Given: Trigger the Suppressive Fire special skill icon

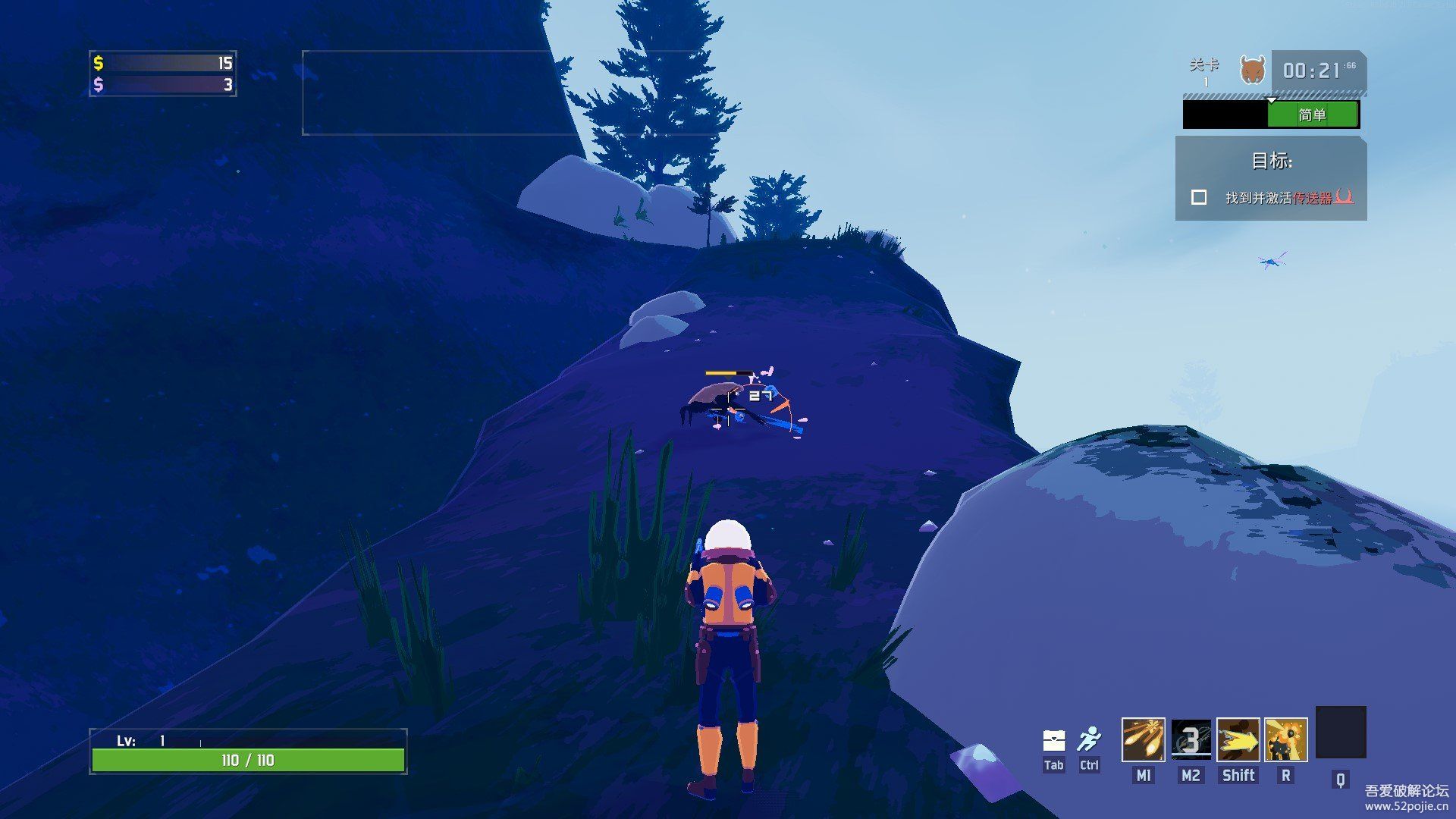Looking at the screenshot, I should (1285, 739).
